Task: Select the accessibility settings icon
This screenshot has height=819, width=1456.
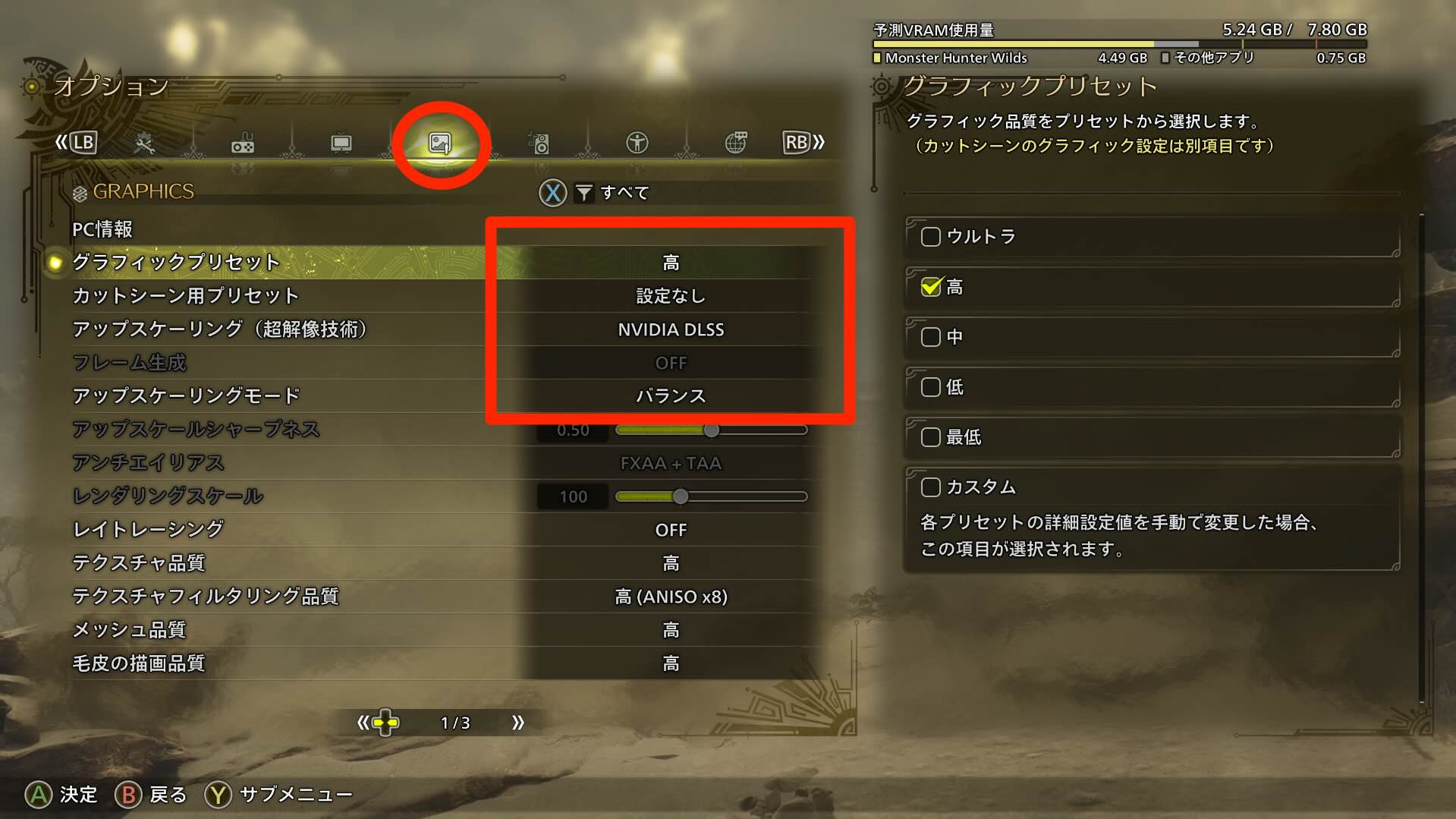Action: point(637,143)
